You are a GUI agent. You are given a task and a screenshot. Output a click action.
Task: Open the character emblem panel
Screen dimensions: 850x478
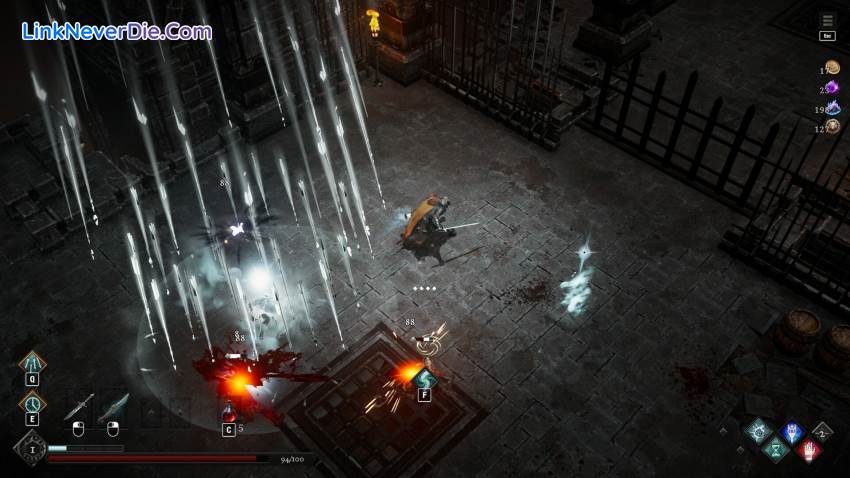[30, 449]
